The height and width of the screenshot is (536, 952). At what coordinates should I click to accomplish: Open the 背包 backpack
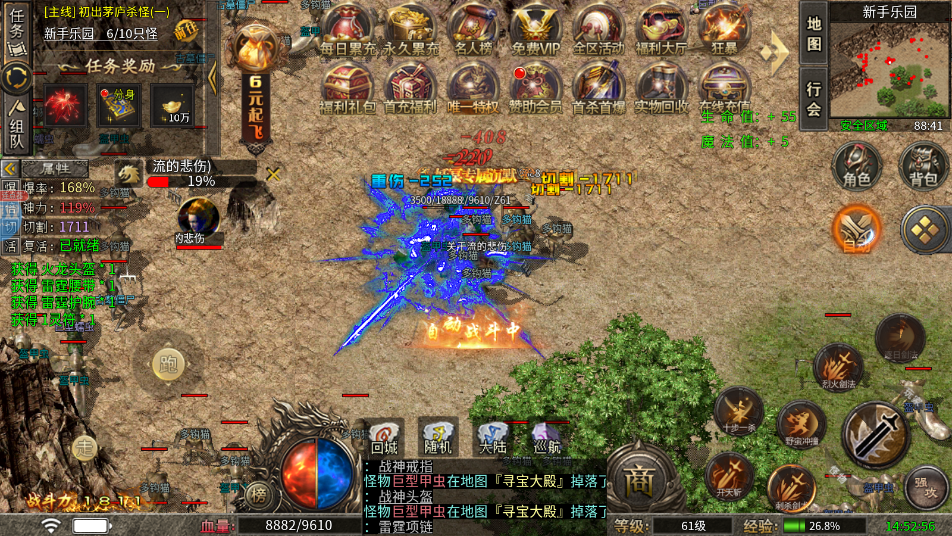(x=923, y=166)
